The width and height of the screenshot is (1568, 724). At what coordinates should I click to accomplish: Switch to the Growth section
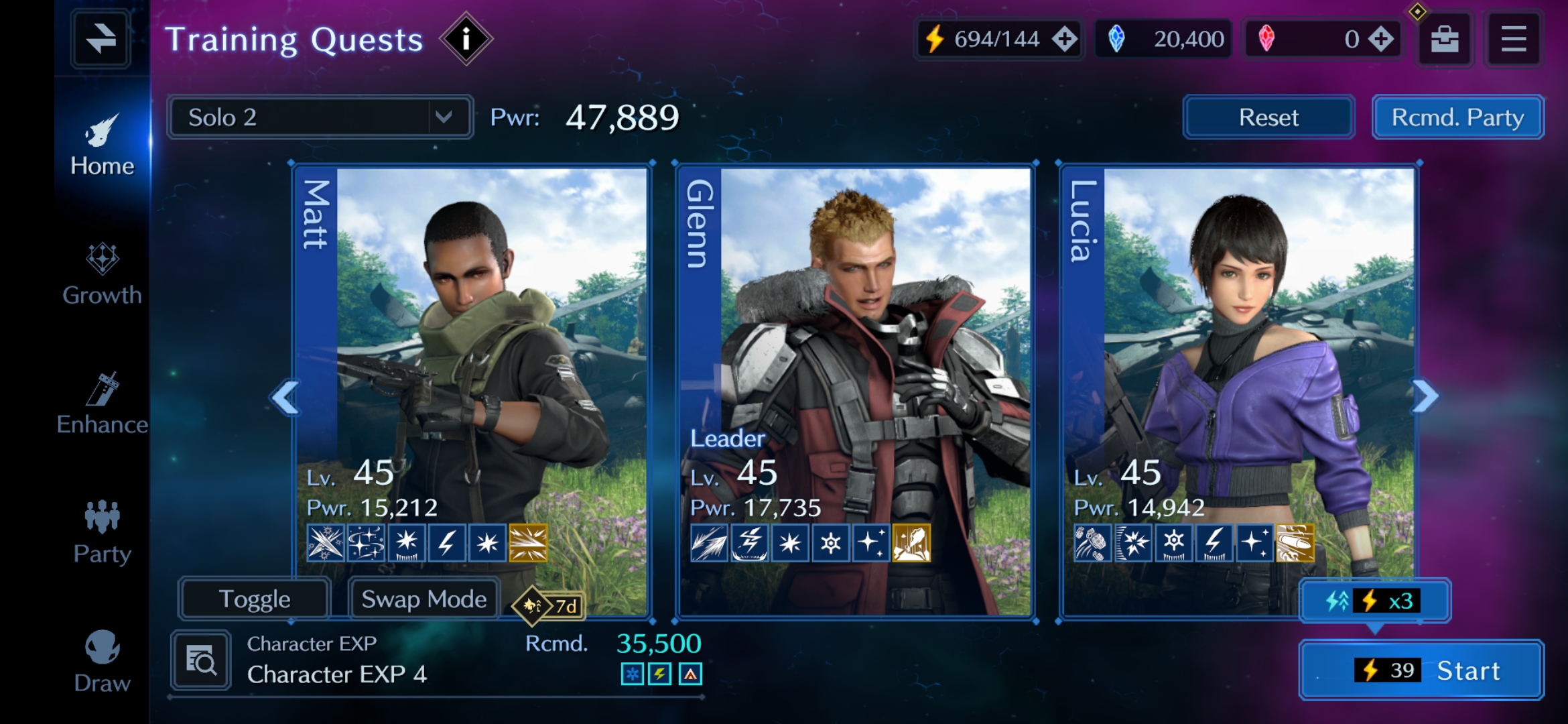102,275
